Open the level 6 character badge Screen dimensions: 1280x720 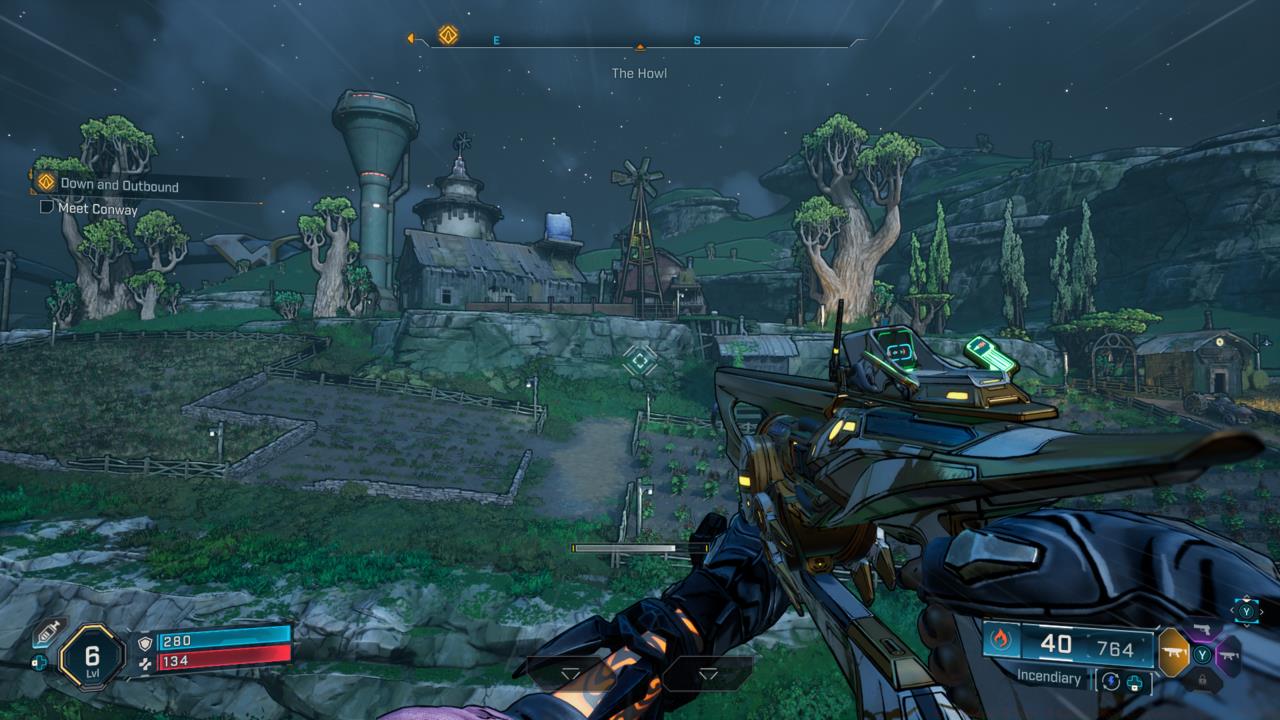click(x=91, y=656)
